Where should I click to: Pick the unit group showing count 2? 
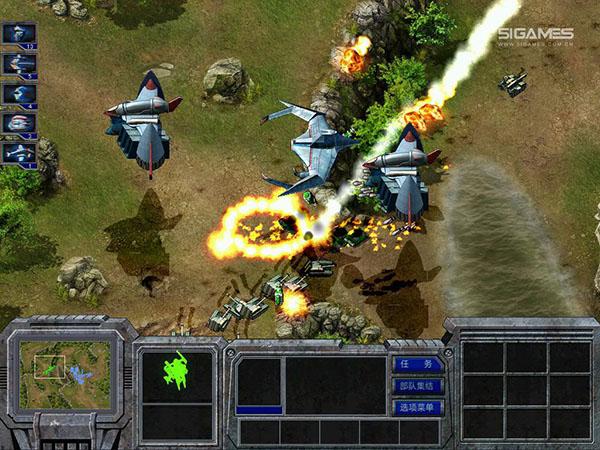pyautogui.click(x=19, y=125)
